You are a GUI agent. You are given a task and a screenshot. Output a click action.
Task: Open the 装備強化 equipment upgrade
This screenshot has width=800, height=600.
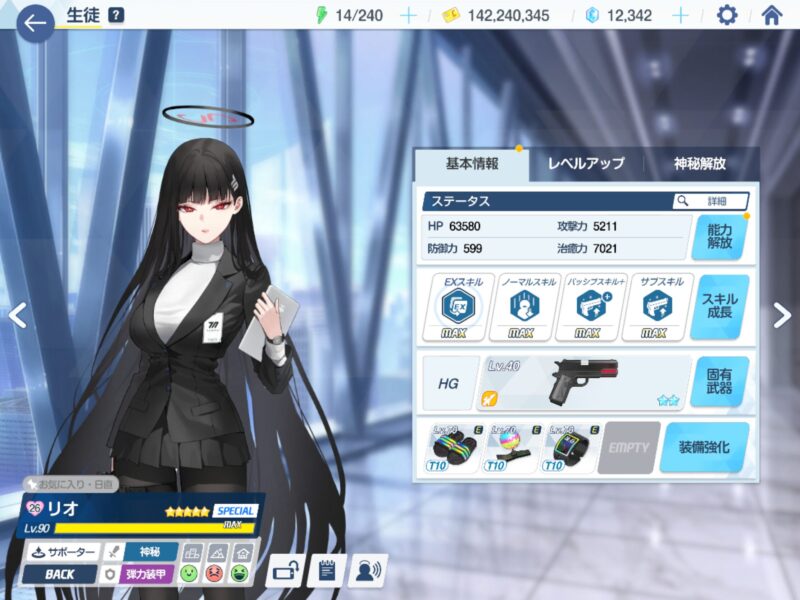(x=711, y=447)
